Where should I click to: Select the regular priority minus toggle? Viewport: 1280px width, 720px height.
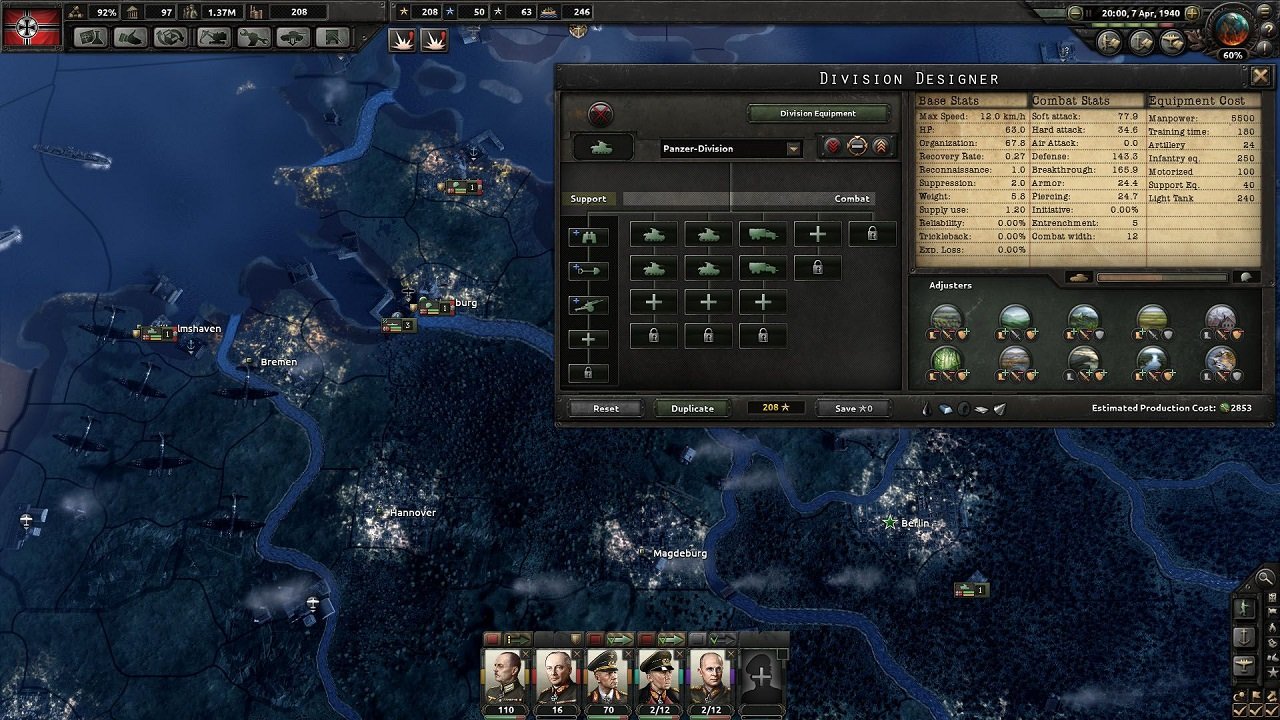(857, 147)
